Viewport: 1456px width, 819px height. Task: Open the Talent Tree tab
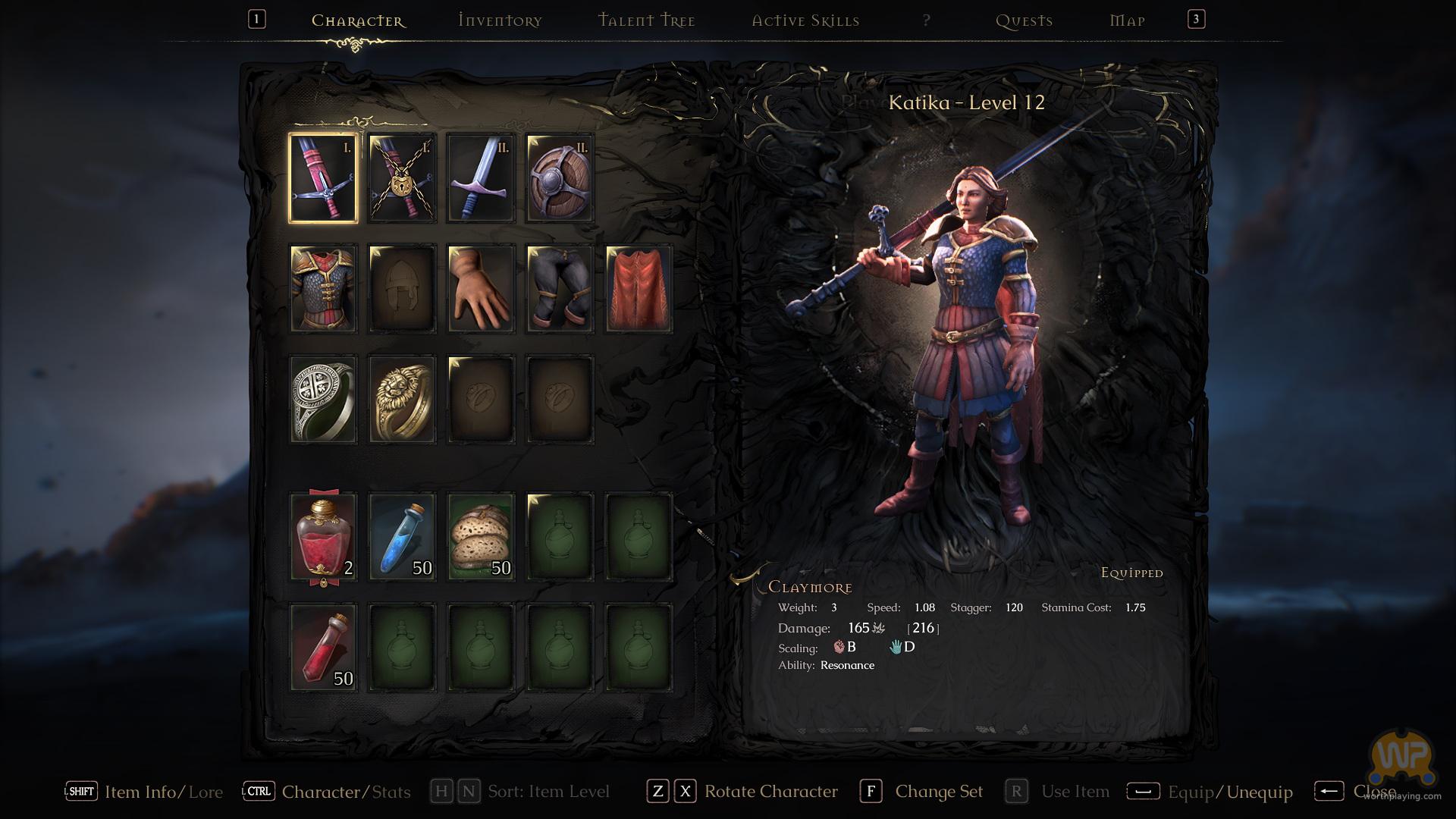pyautogui.click(x=646, y=20)
